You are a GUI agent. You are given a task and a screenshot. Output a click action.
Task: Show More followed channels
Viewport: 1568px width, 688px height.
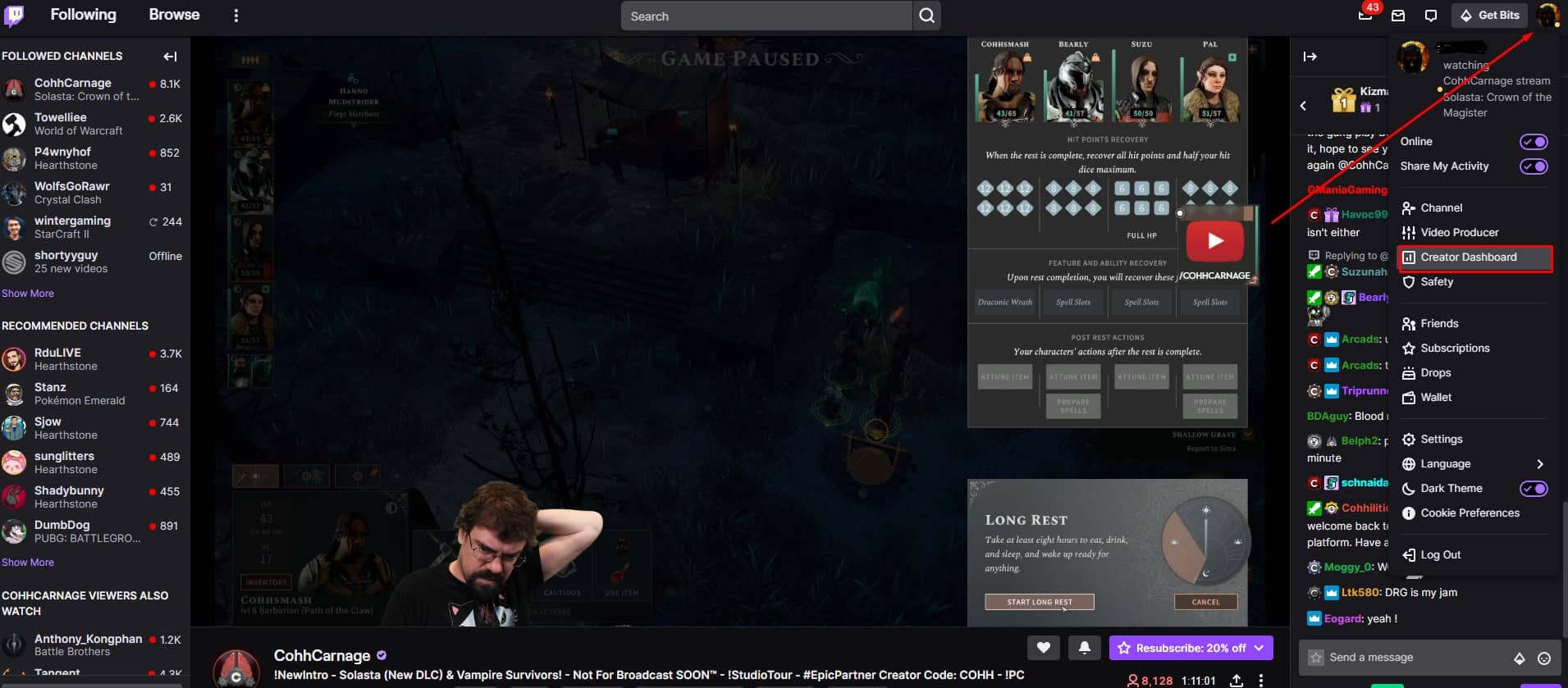(x=28, y=293)
